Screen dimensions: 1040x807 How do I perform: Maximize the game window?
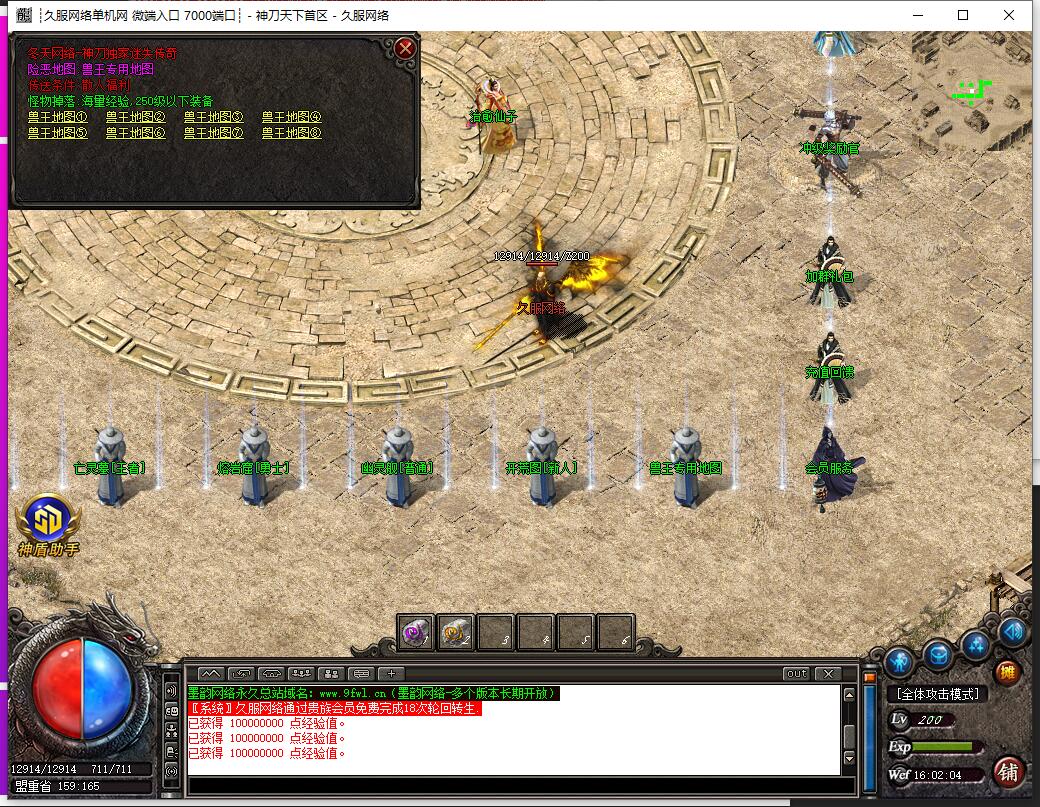[x=963, y=15]
